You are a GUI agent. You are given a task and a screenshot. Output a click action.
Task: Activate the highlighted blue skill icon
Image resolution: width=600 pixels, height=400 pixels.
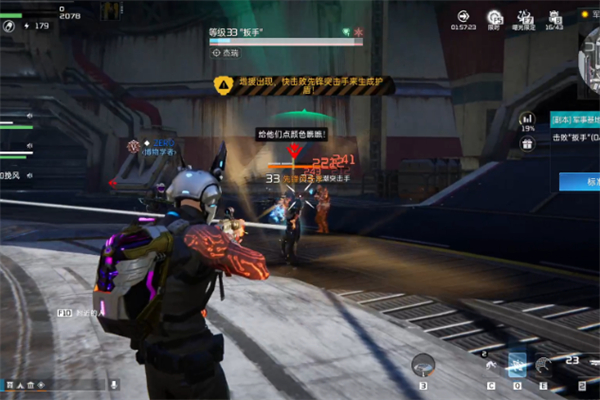tap(517, 365)
